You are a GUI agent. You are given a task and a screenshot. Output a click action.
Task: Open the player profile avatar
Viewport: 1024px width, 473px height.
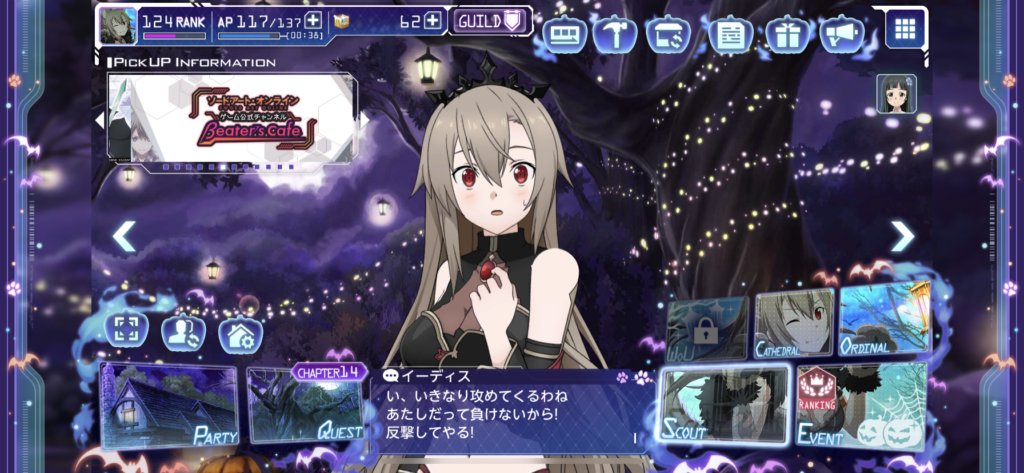point(117,25)
